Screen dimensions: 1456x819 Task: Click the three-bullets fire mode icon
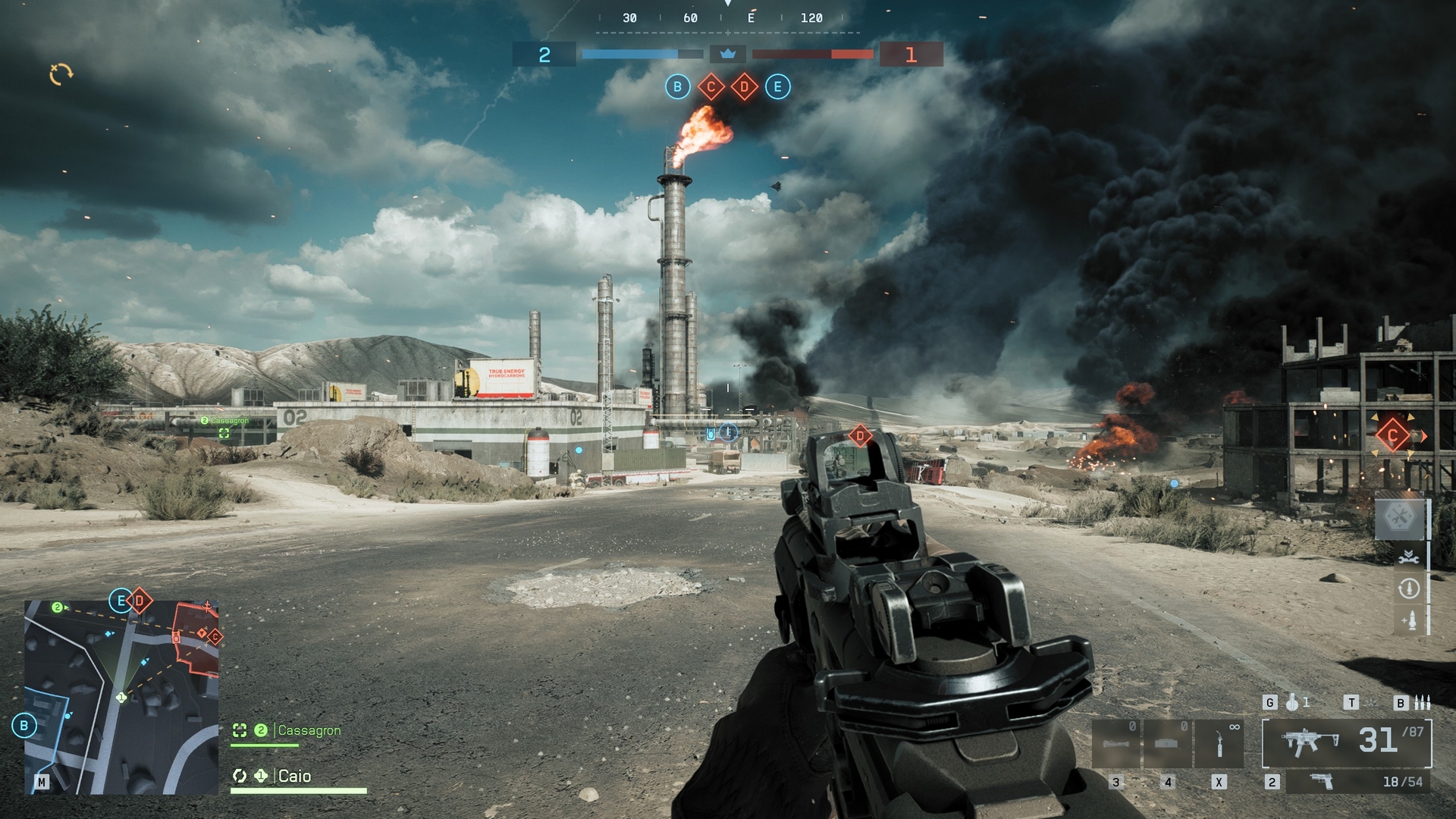1421,703
